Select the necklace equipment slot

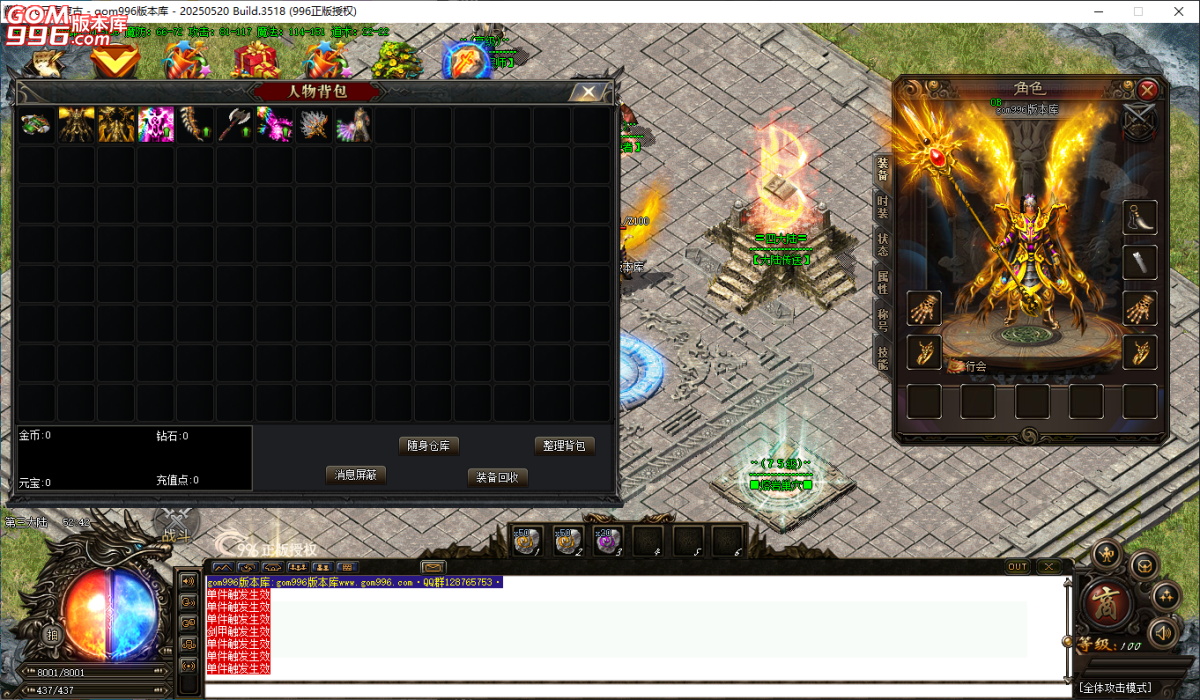[x=1140, y=216]
